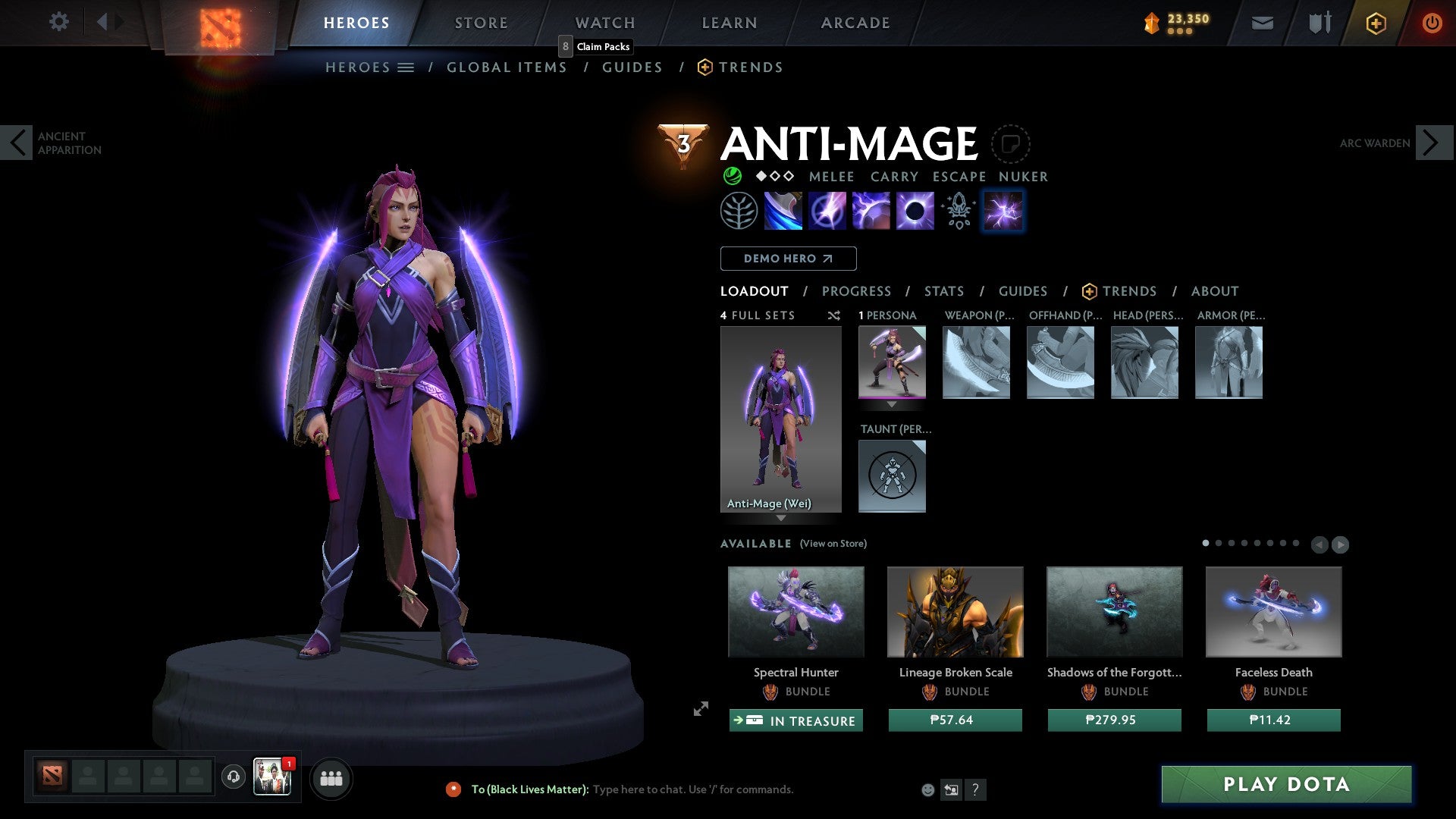Viewport: 1456px width, 819px height.
Task: Click the Demo Hero button
Action: point(788,259)
